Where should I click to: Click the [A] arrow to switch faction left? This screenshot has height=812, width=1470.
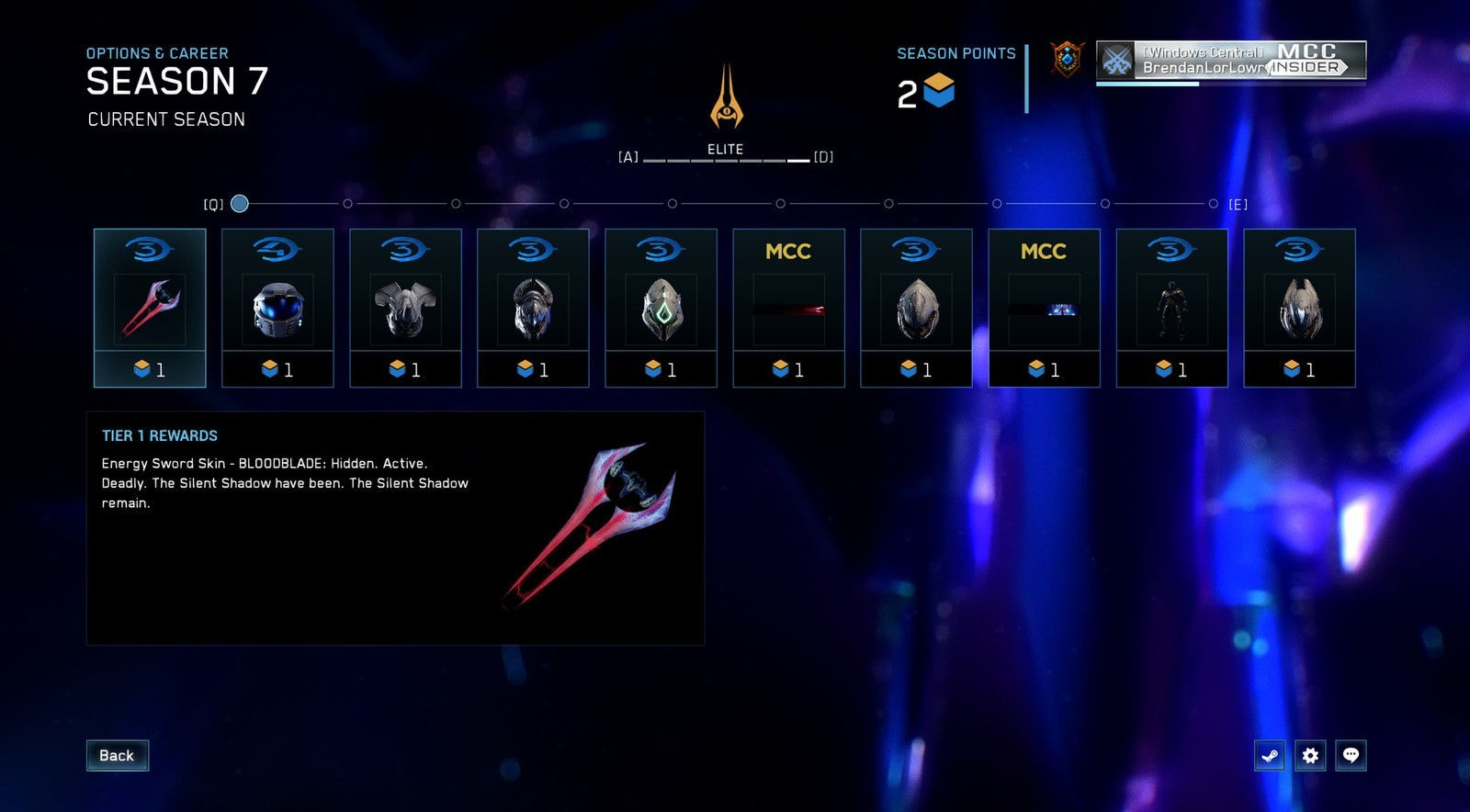pos(628,157)
